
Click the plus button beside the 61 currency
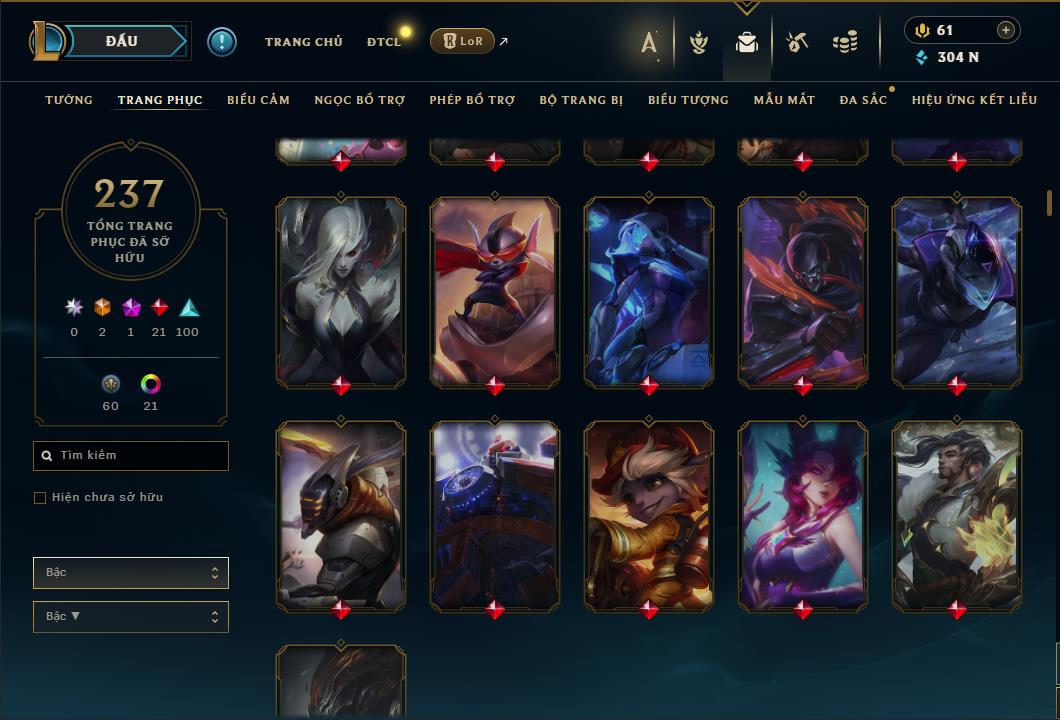point(1005,30)
